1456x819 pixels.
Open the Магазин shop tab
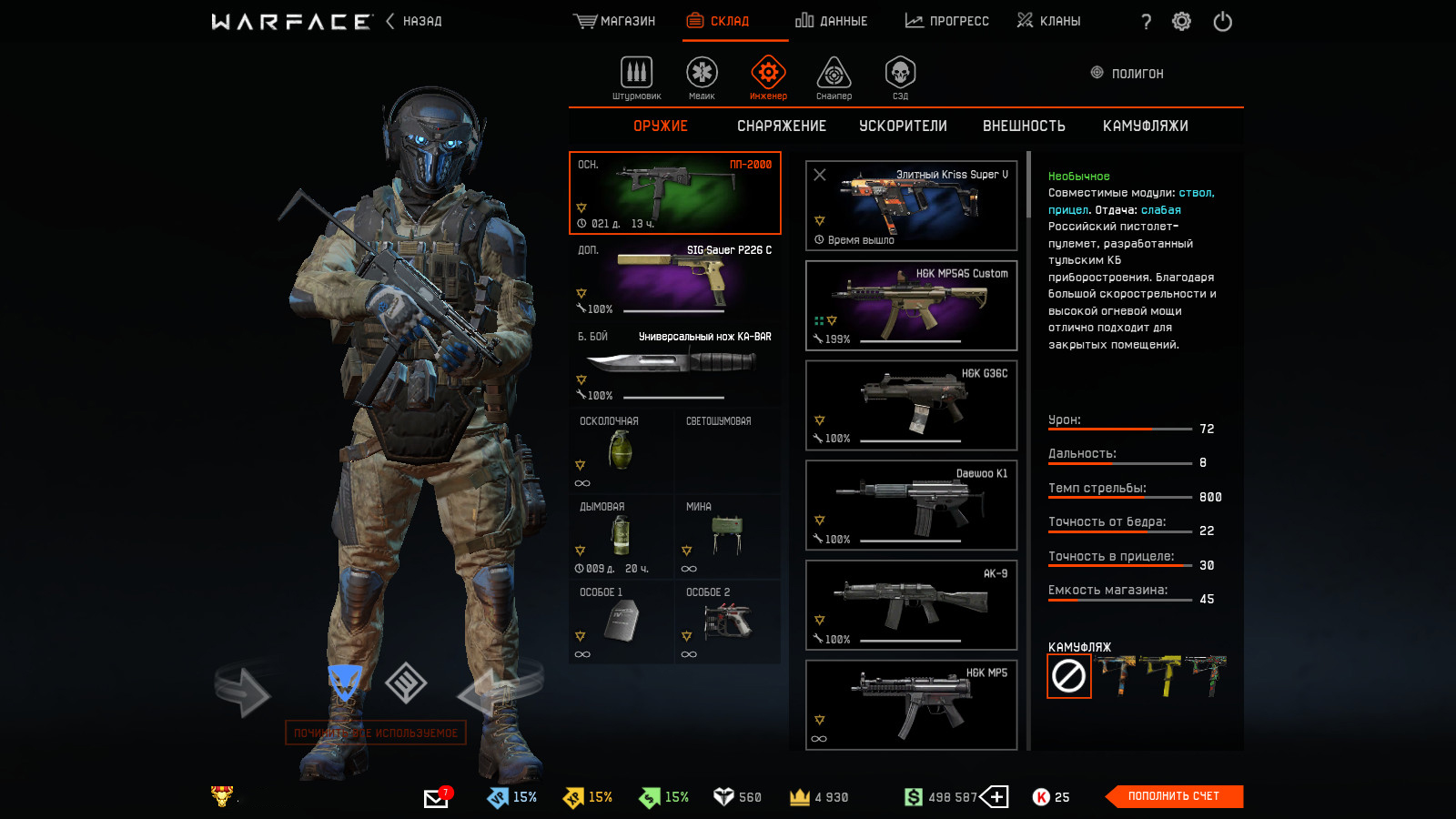click(615, 21)
